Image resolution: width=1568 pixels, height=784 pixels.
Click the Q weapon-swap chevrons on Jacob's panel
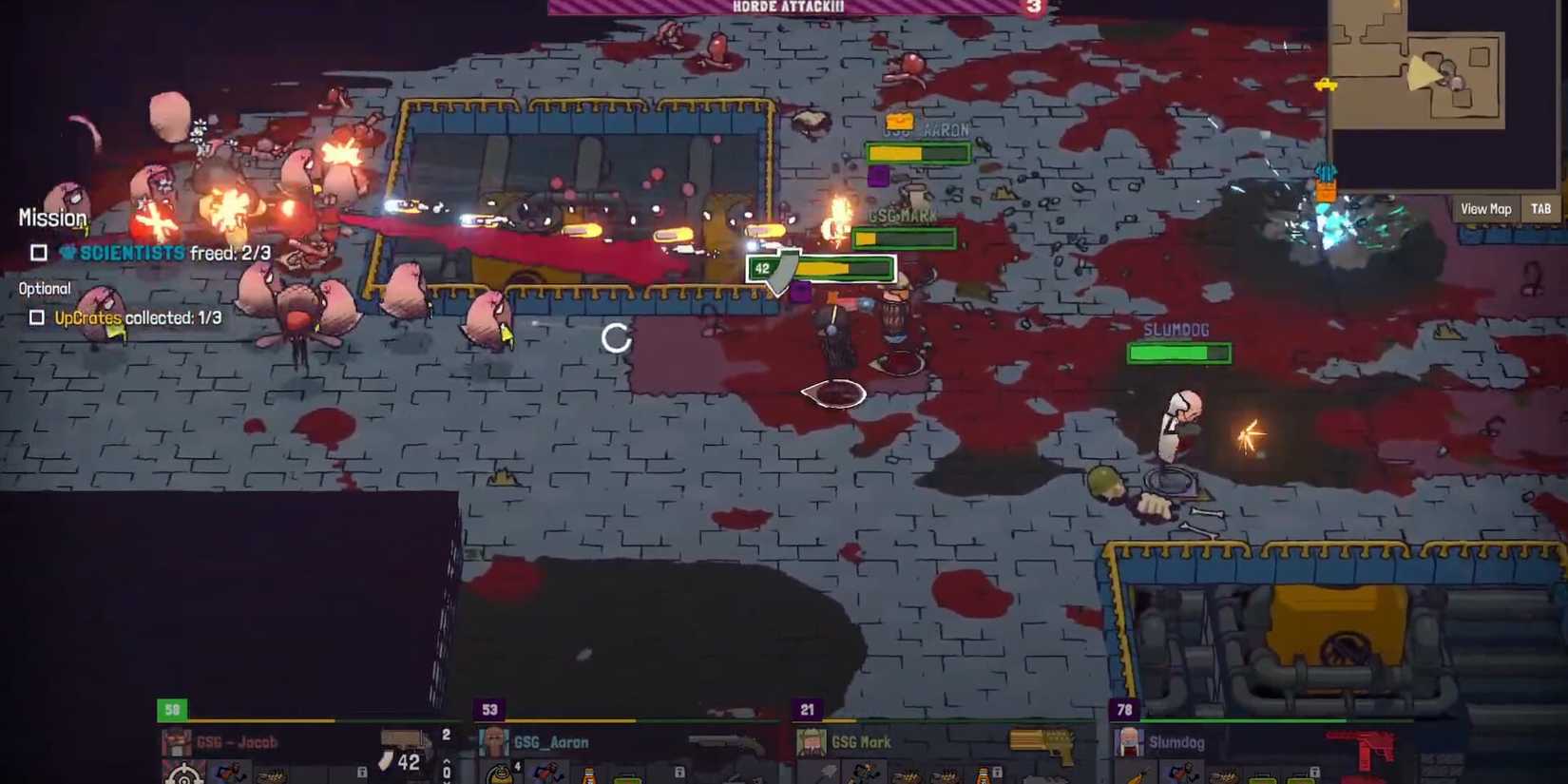pyautogui.click(x=447, y=772)
